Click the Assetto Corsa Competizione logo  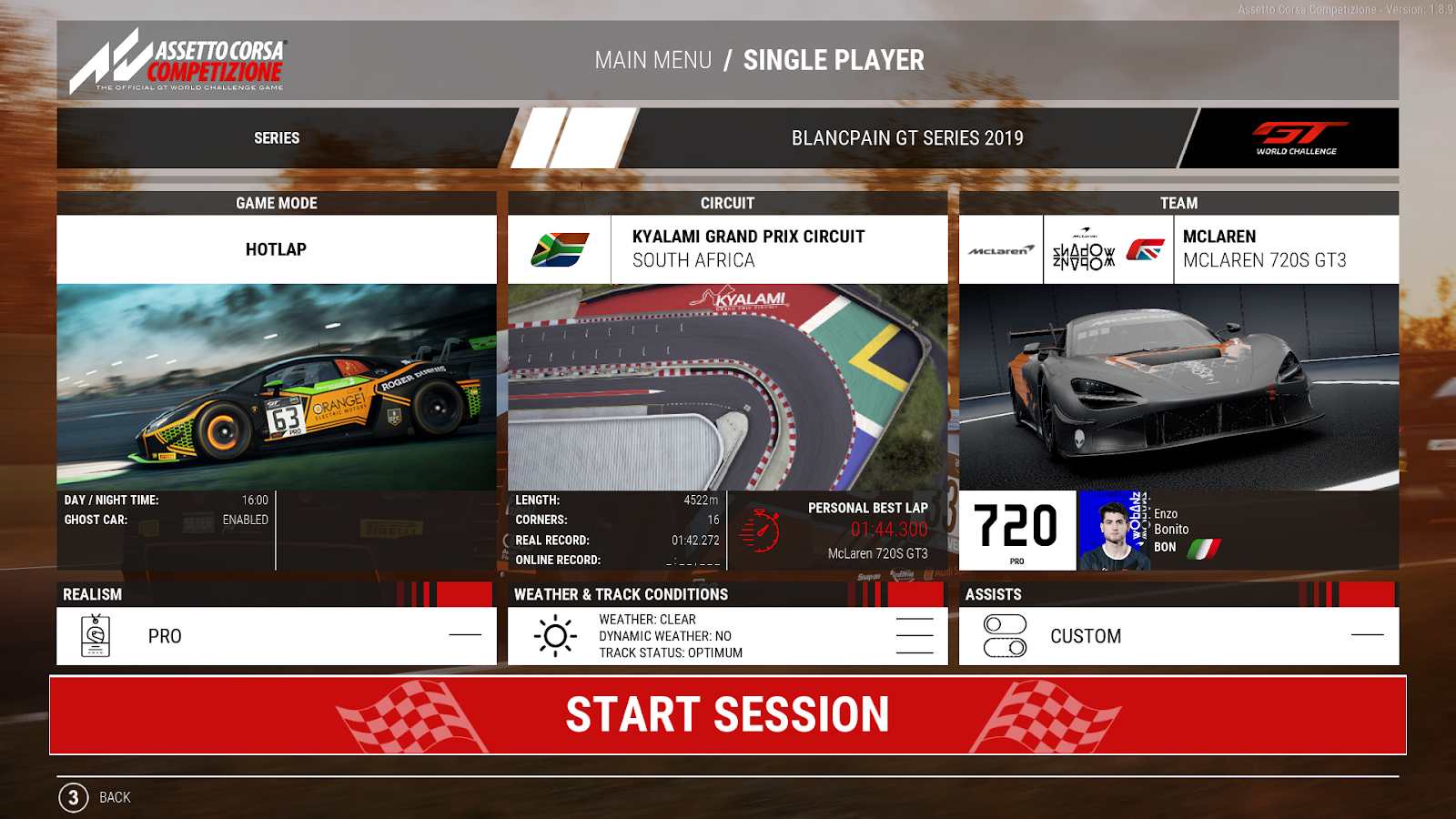tap(178, 61)
